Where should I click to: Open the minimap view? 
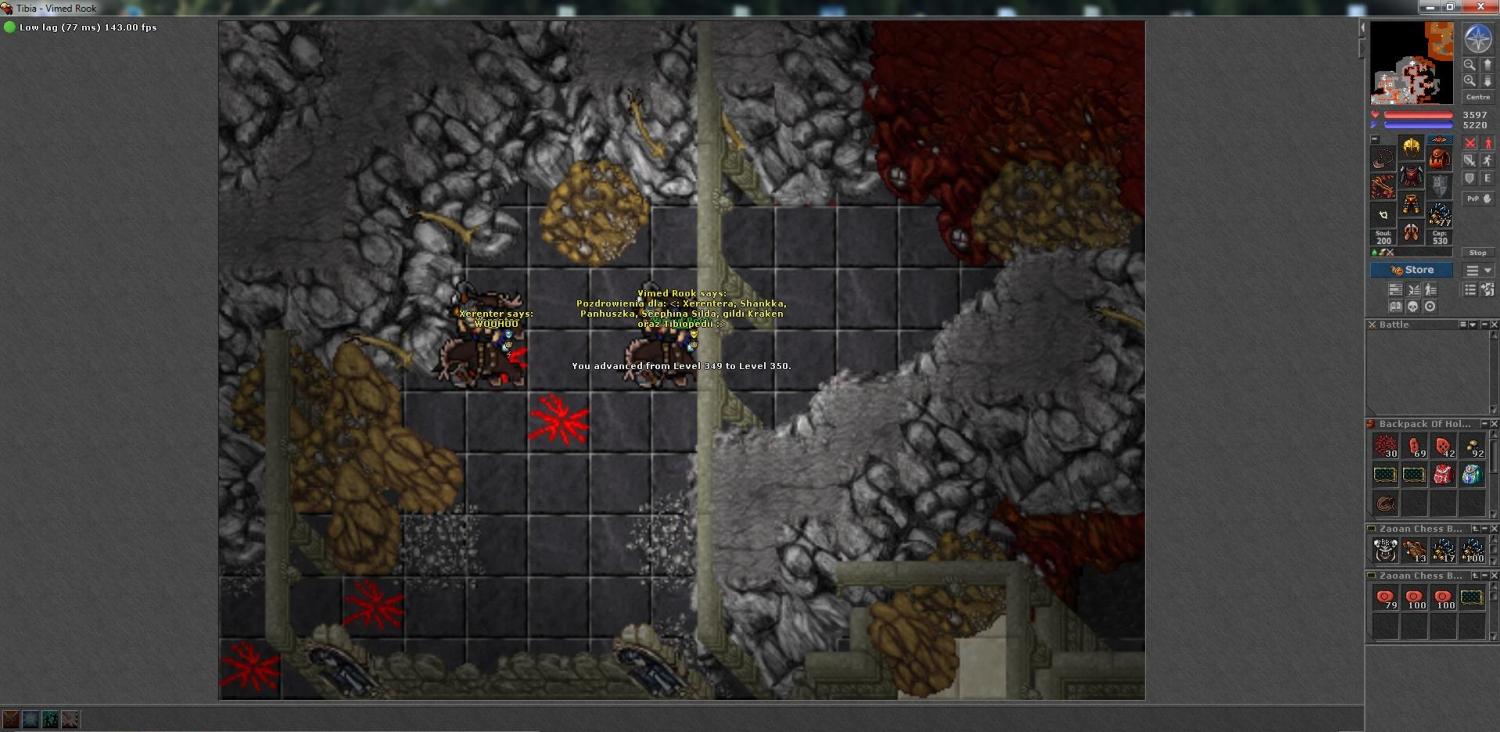coord(1411,63)
